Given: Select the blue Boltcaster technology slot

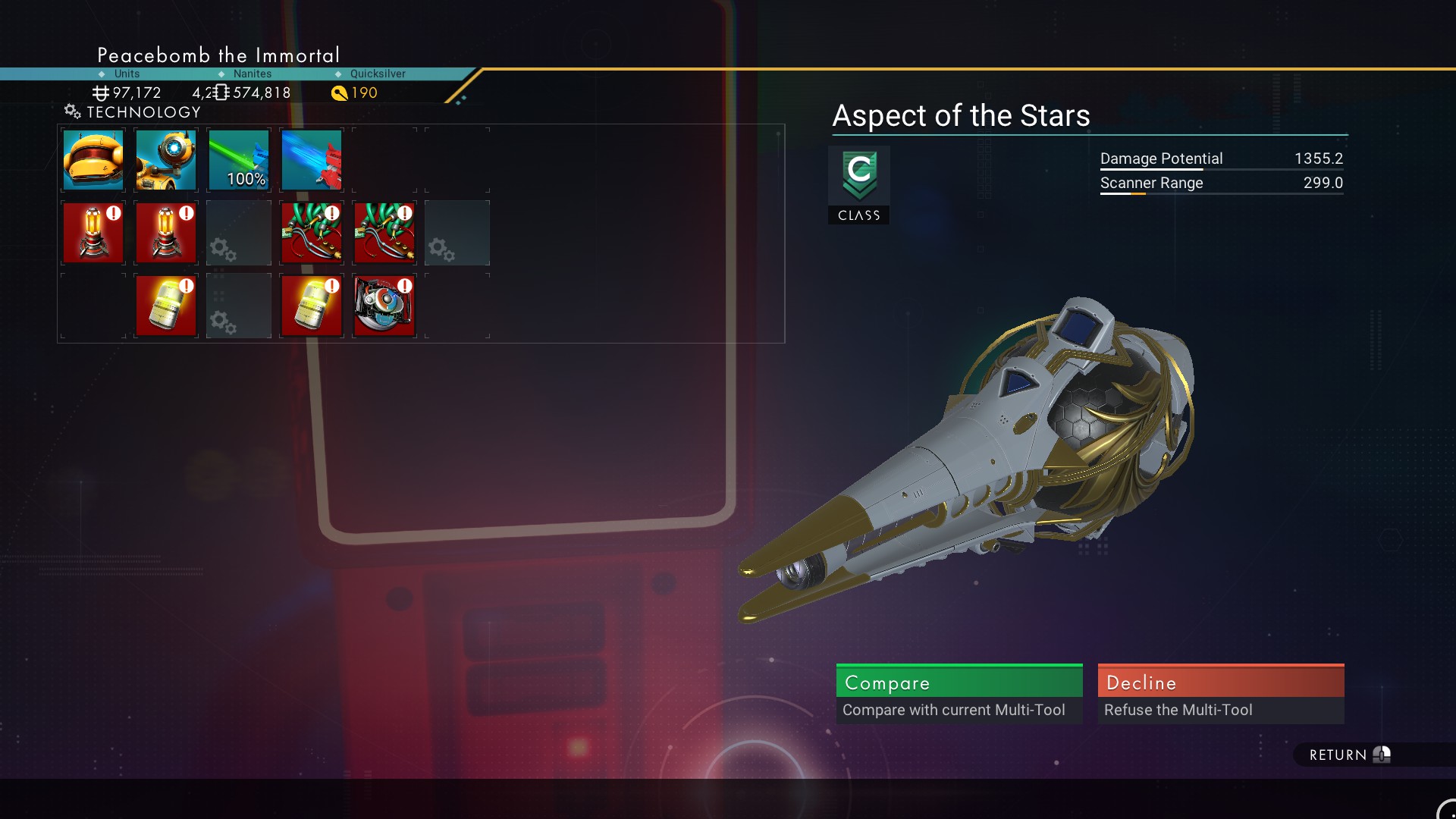Looking at the screenshot, I should [312, 160].
